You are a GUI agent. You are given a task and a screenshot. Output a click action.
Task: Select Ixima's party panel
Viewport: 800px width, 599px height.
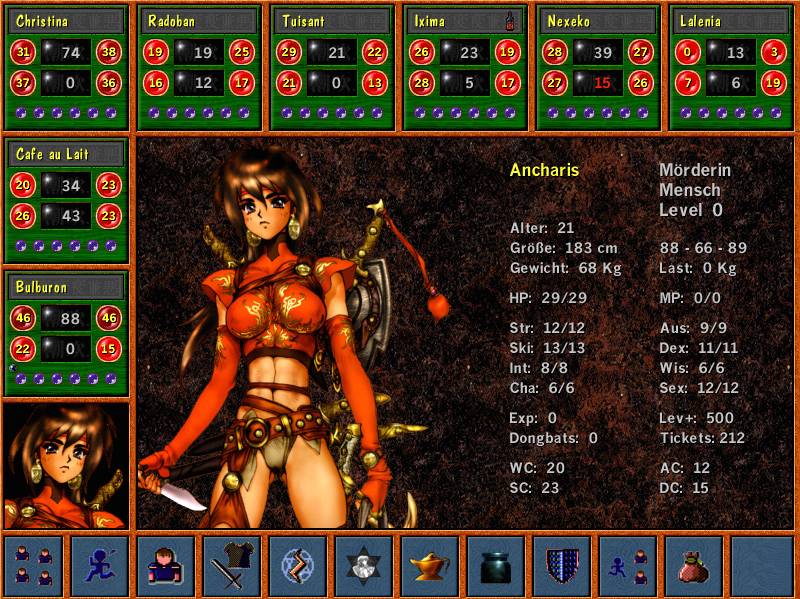point(465,68)
